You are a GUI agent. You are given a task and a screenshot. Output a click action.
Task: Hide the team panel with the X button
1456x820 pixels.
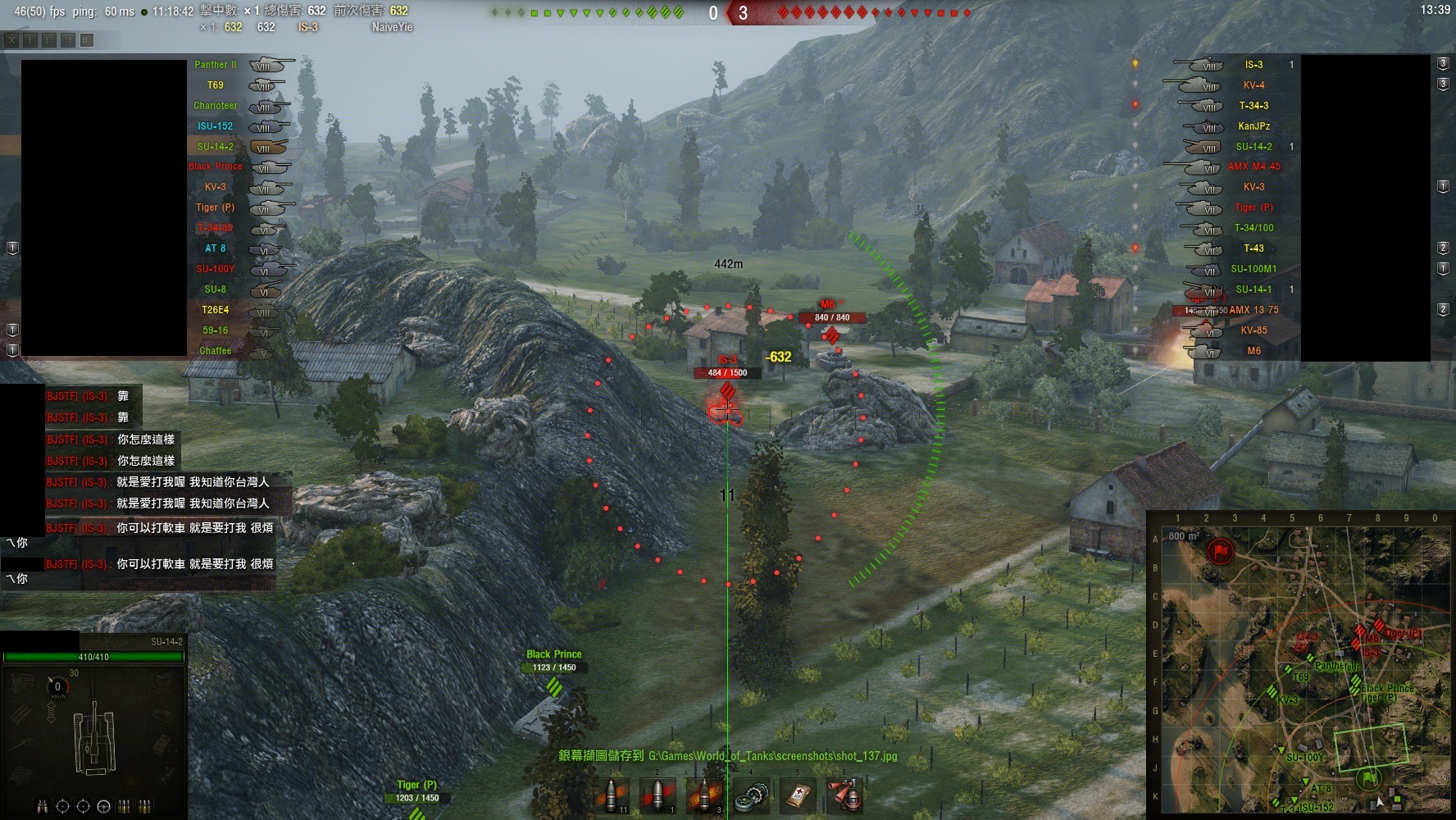[x=11, y=39]
